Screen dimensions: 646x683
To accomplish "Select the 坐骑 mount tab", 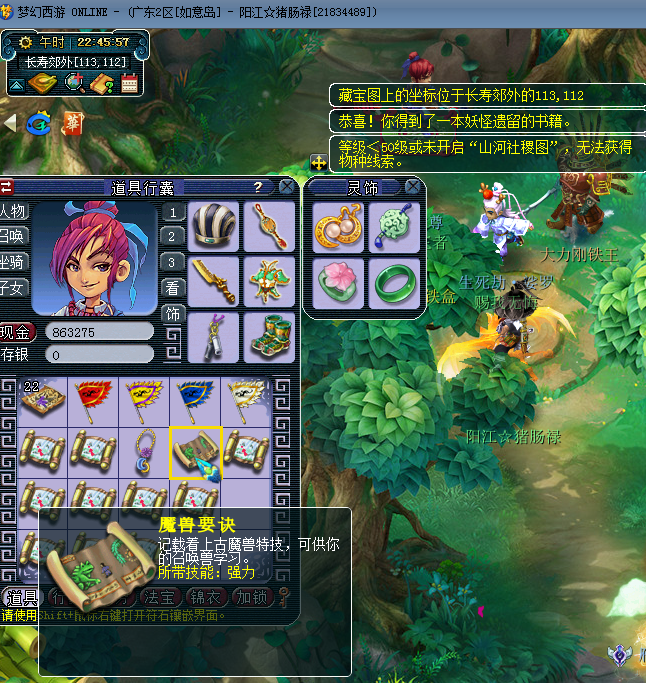I will tap(14, 263).
